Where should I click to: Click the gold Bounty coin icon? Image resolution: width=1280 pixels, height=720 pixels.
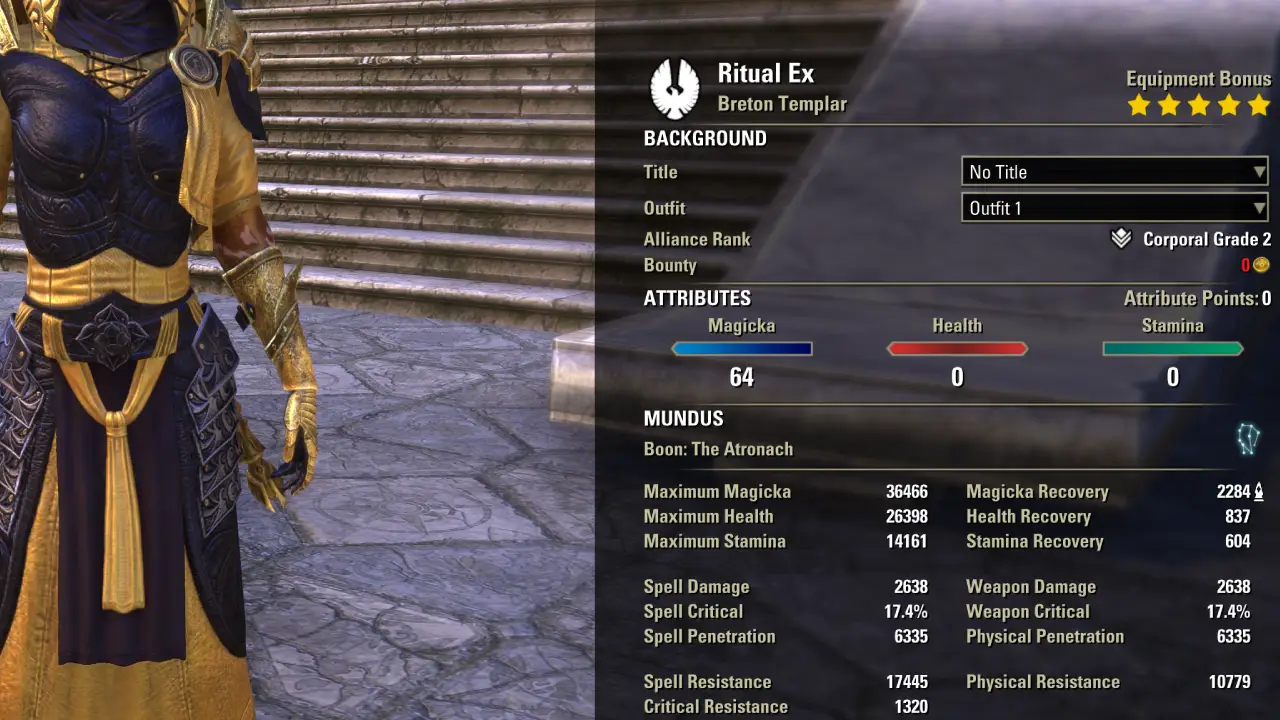coord(1261,265)
